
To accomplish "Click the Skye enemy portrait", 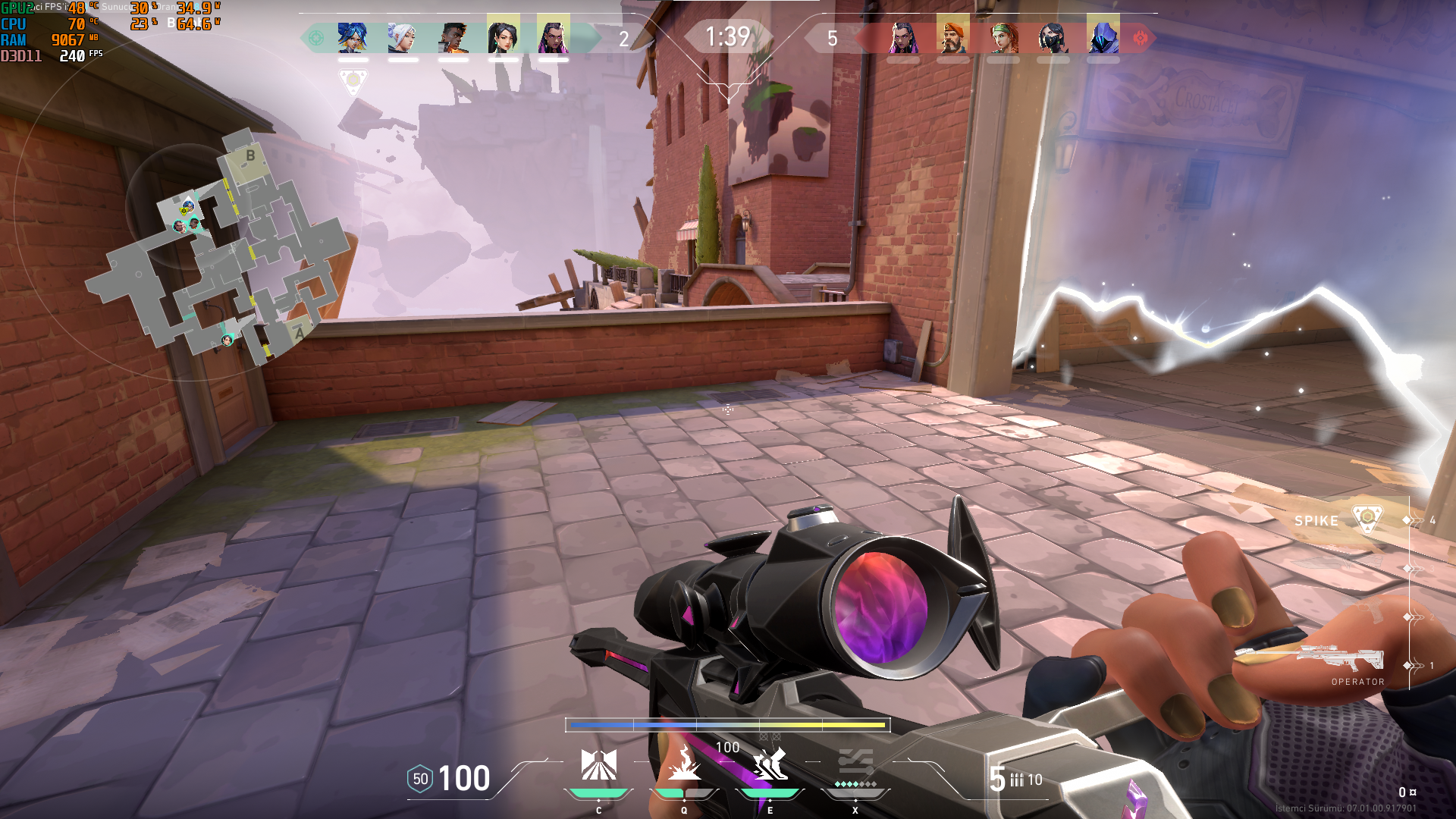I will click(x=1003, y=37).
